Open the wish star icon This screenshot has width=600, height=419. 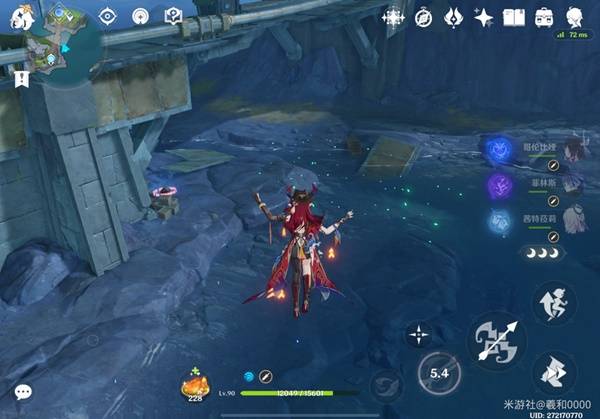click(x=484, y=17)
